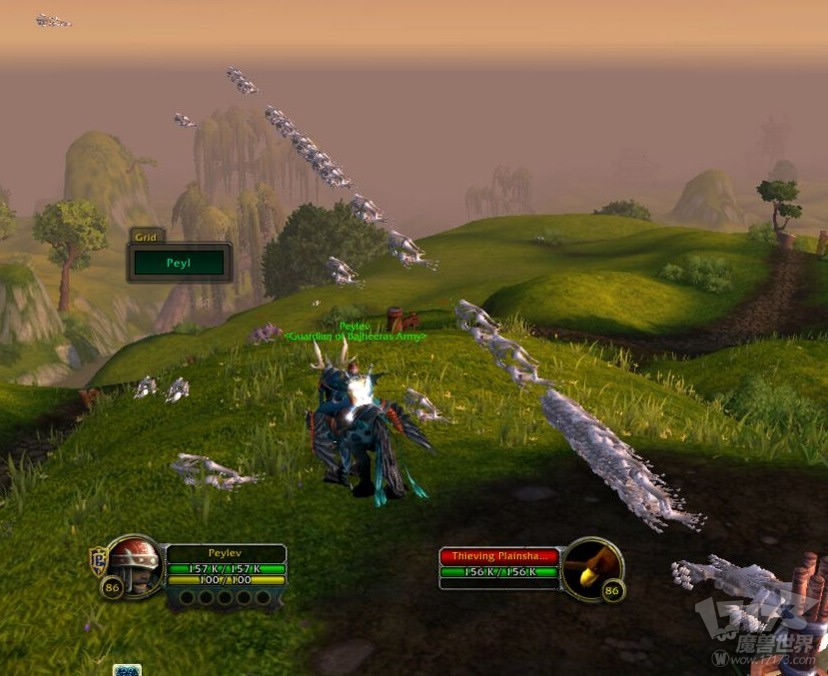This screenshot has height=676, width=828.
Task: Click Peylev's player portrait
Action: (x=133, y=566)
